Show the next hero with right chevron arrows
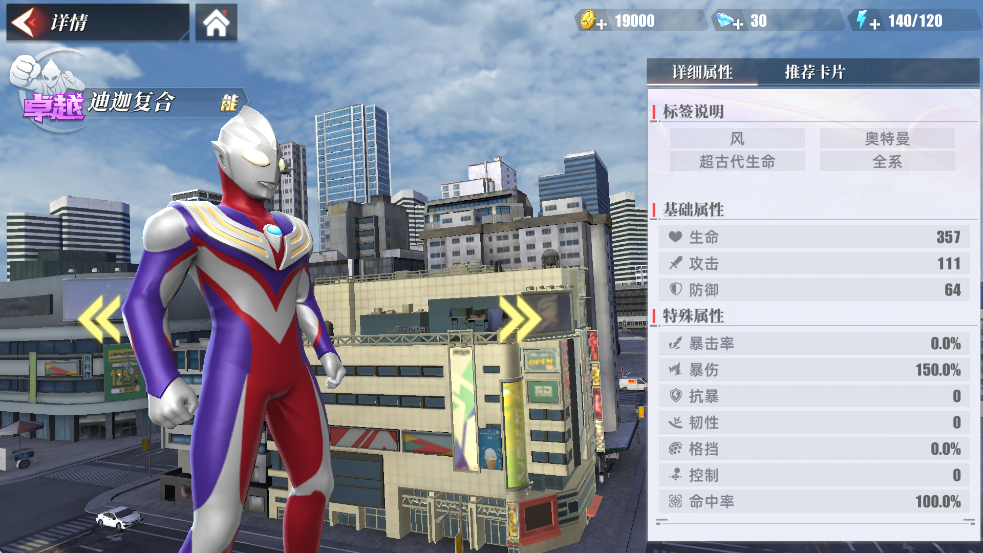 520,318
